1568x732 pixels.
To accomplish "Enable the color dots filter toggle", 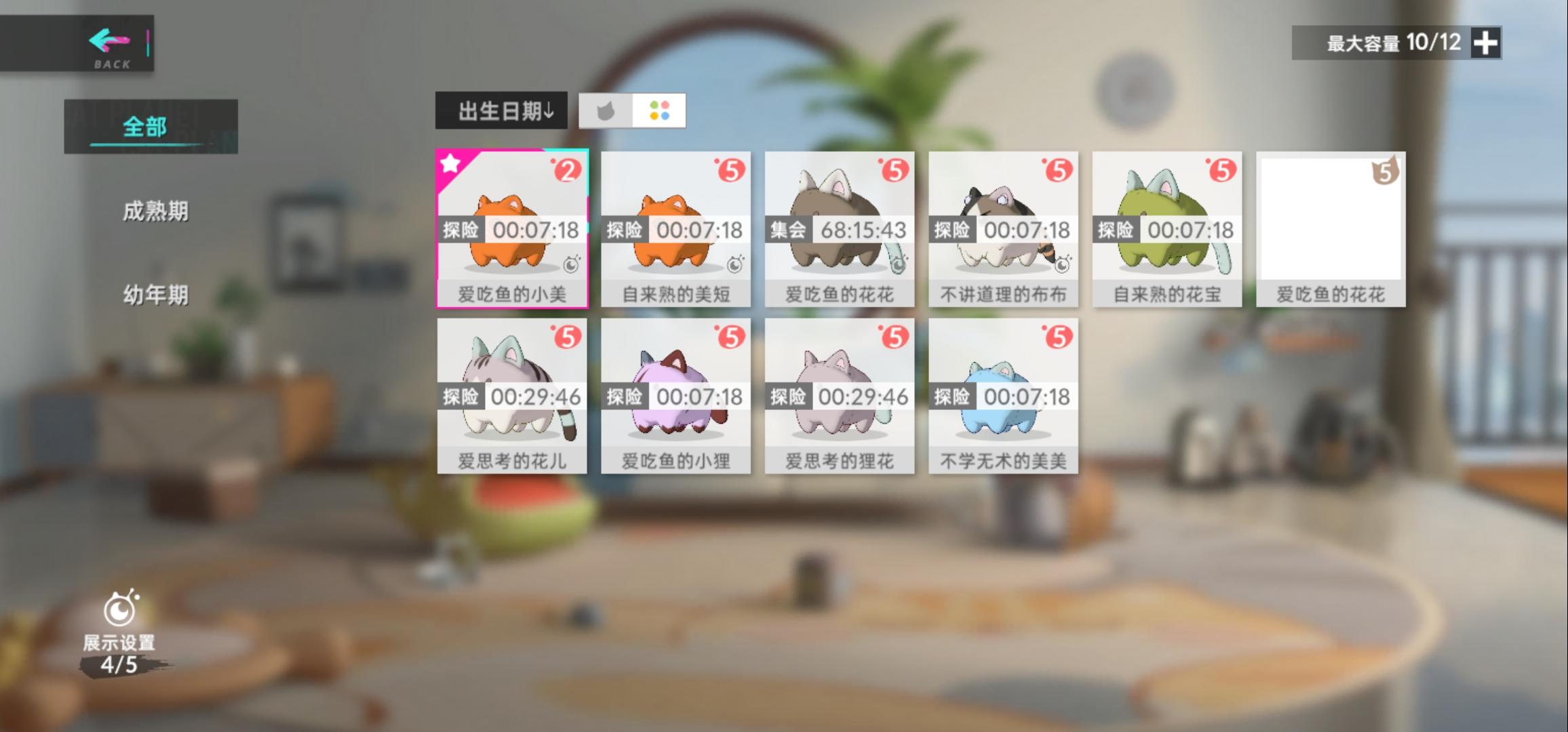I will [x=660, y=111].
